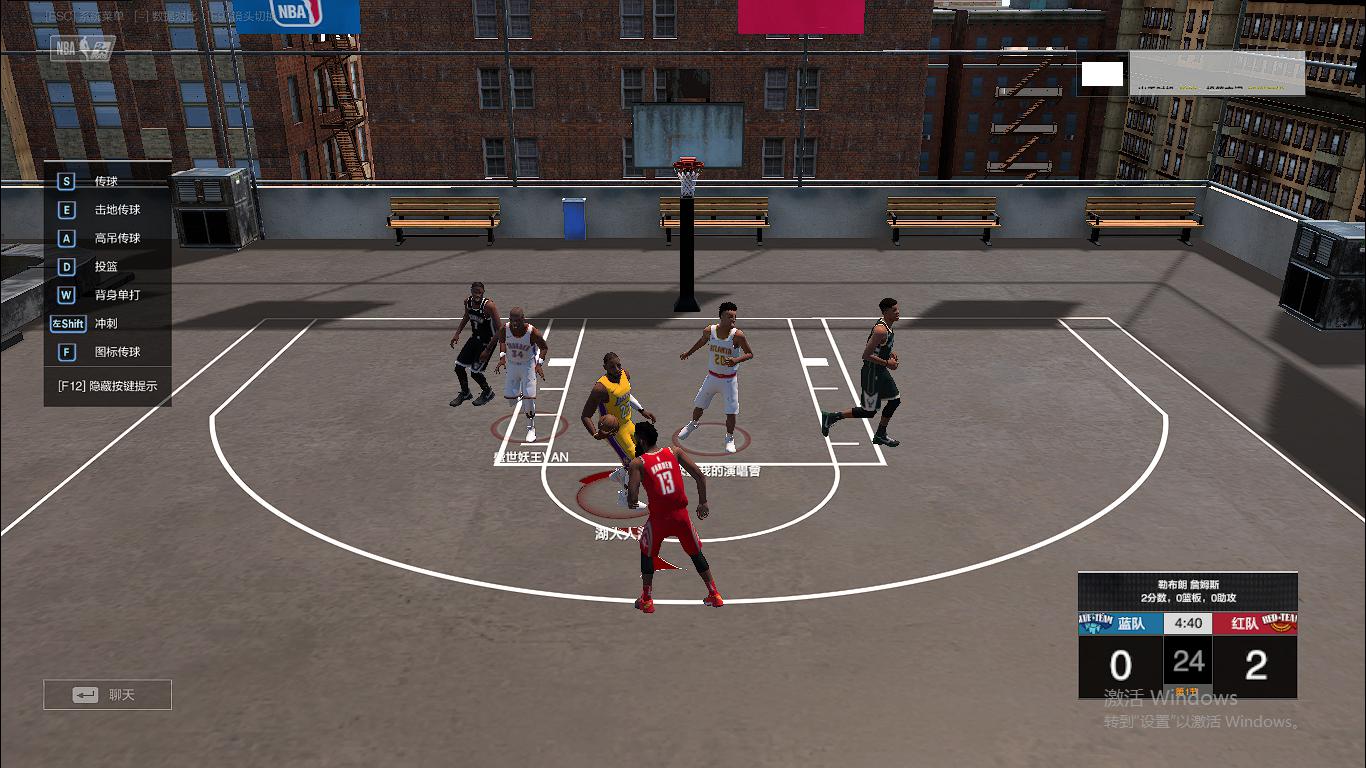Click the S key icon for 传球 (pass)
This screenshot has height=768, width=1366.
tap(66, 181)
